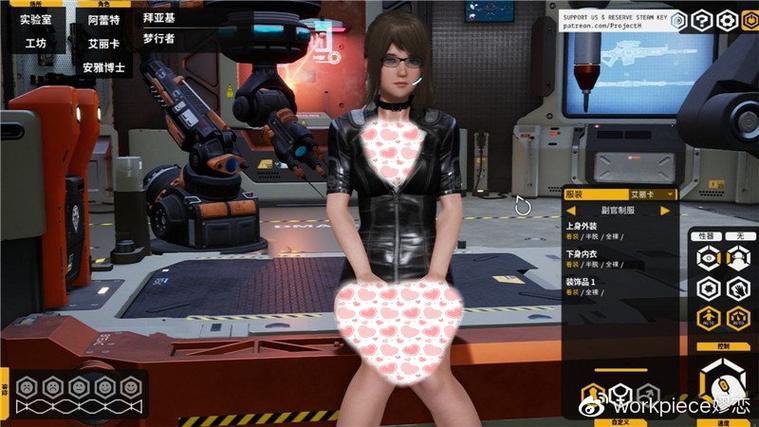Choose the character 阿蕾特
The image size is (759, 427).
click(x=103, y=19)
